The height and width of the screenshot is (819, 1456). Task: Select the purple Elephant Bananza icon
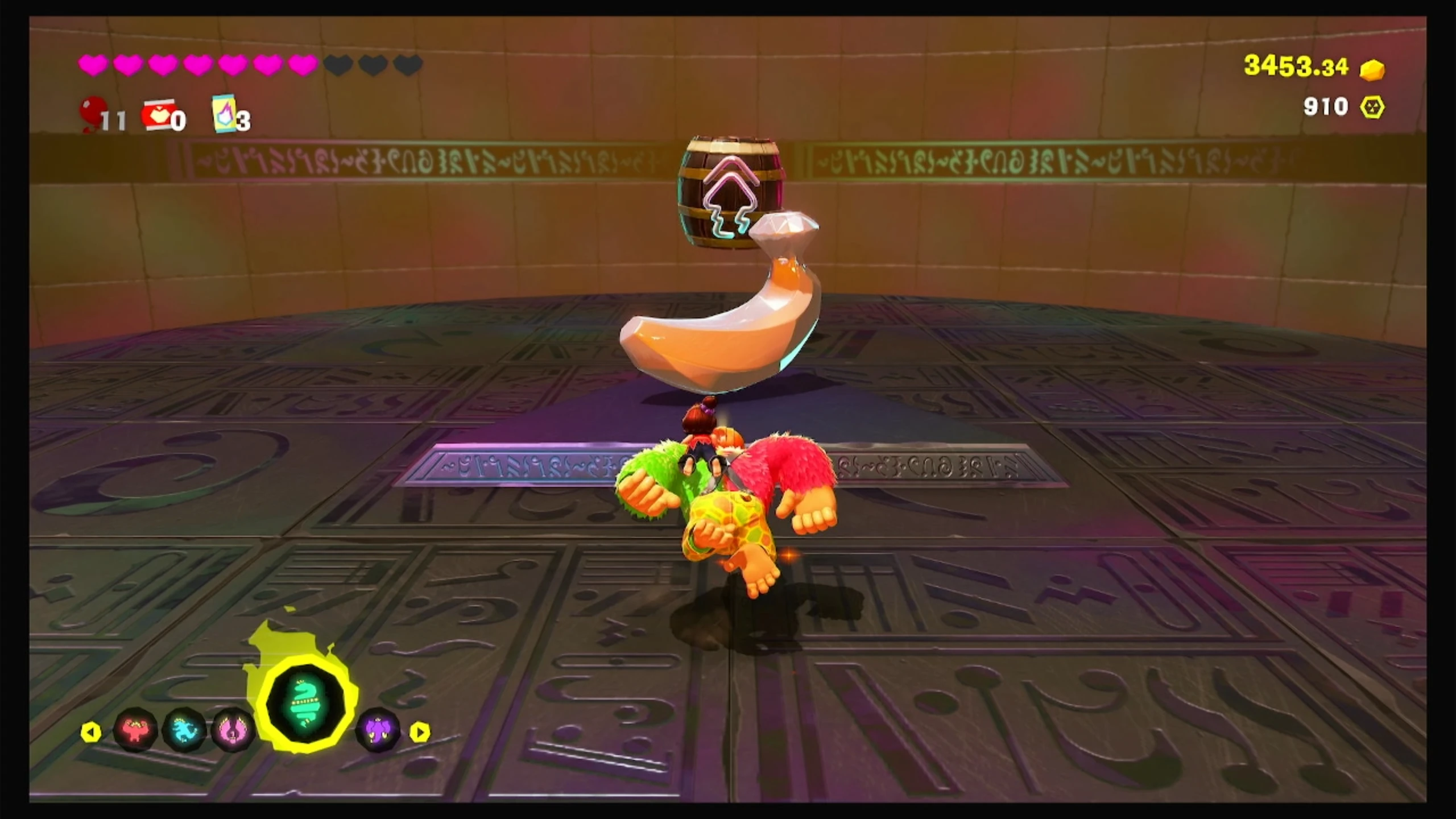(378, 730)
